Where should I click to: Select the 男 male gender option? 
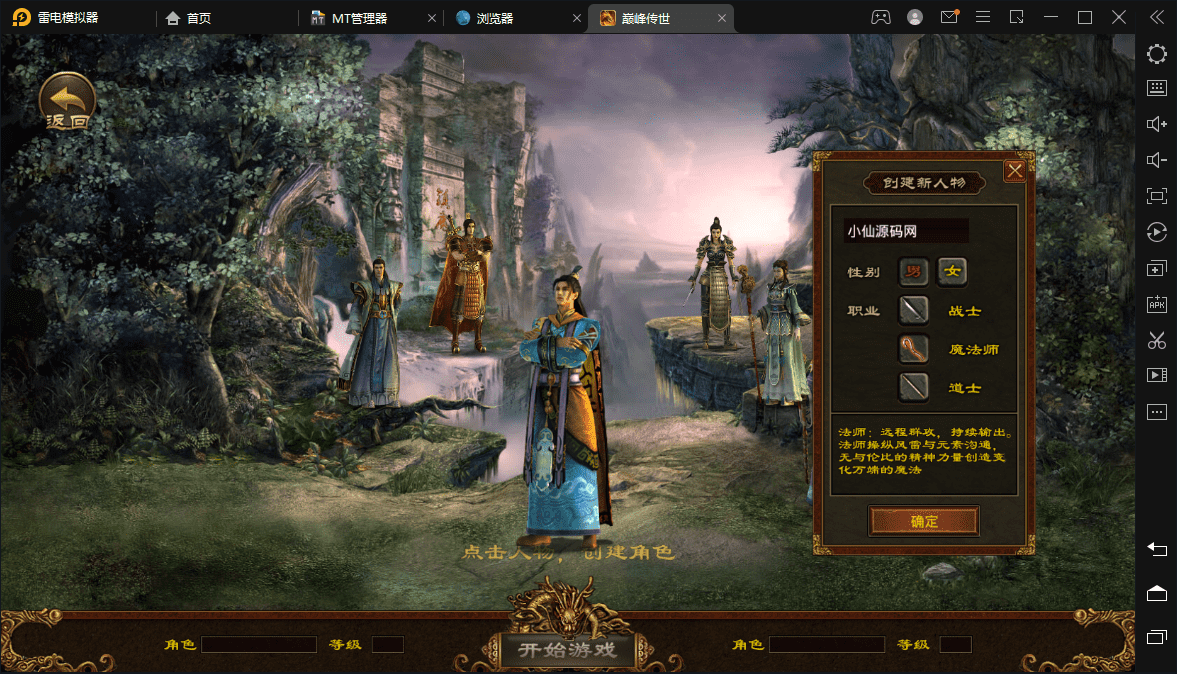point(913,271)
